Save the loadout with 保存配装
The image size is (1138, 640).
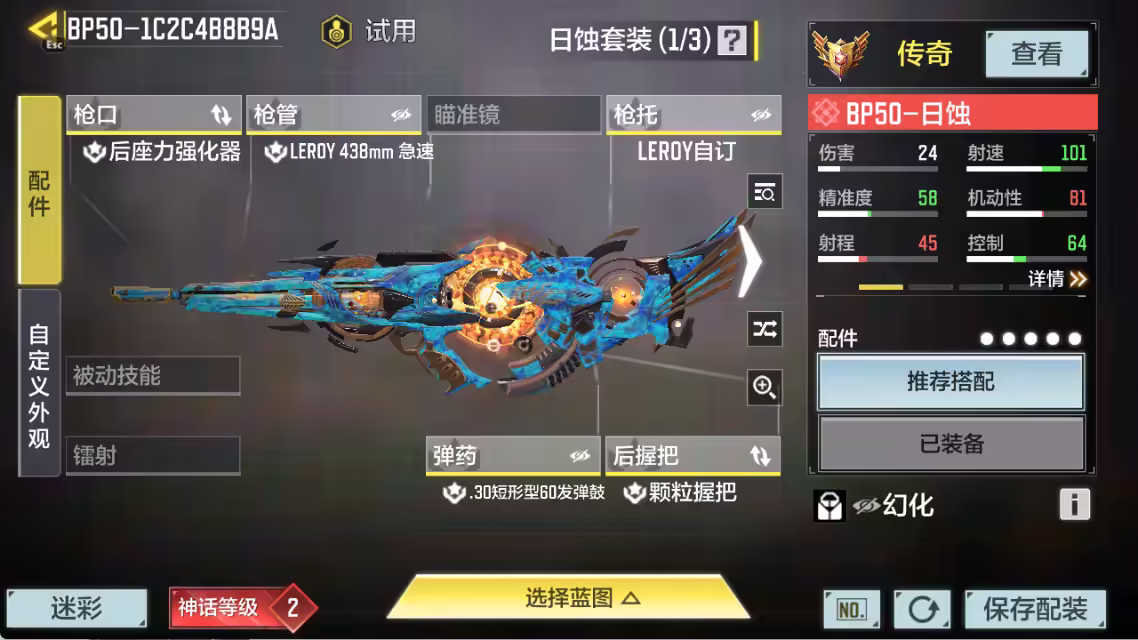1035,608
